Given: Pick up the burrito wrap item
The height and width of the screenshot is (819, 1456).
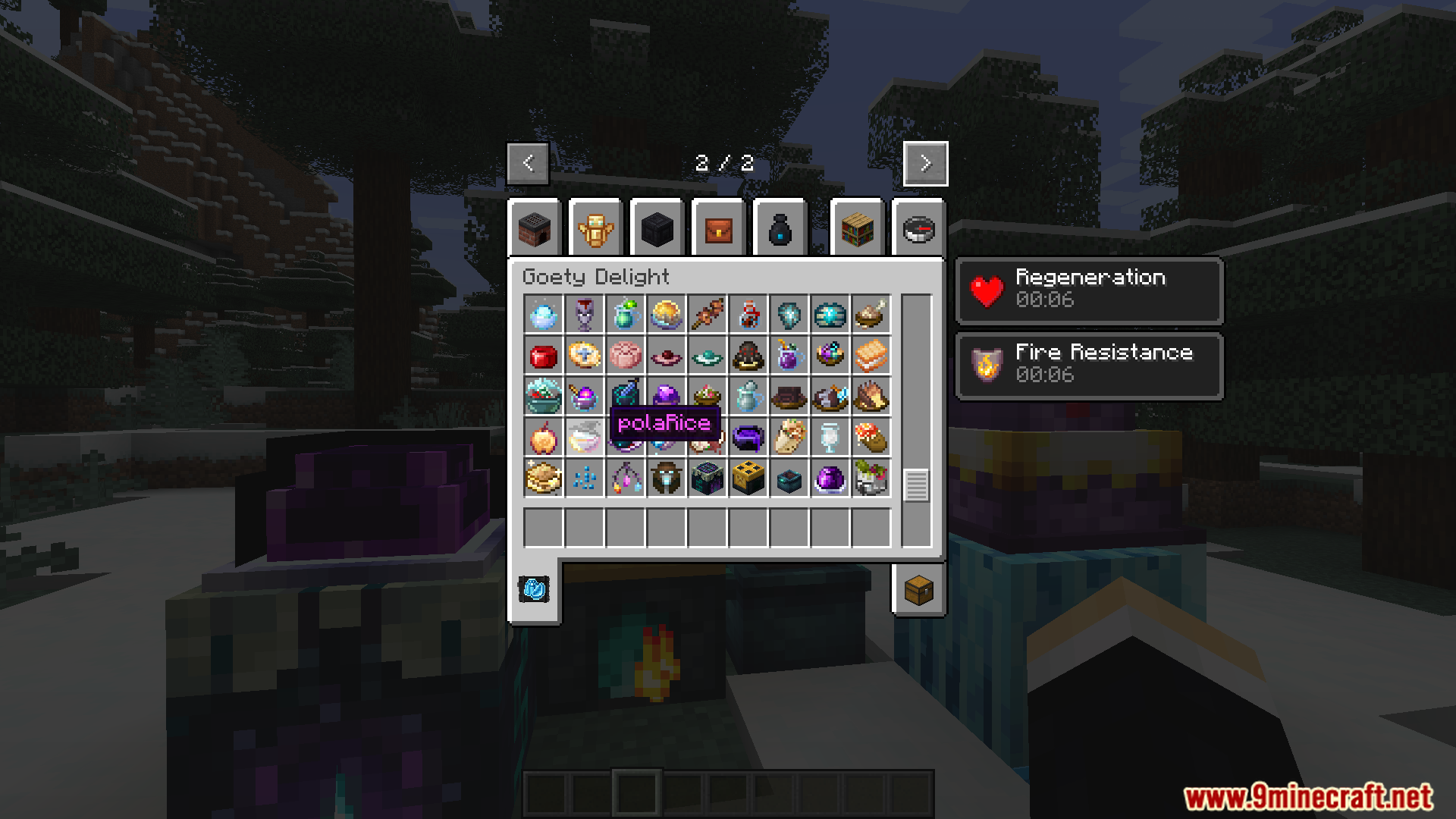Looking at the screenshot, I should click(789, 438).
